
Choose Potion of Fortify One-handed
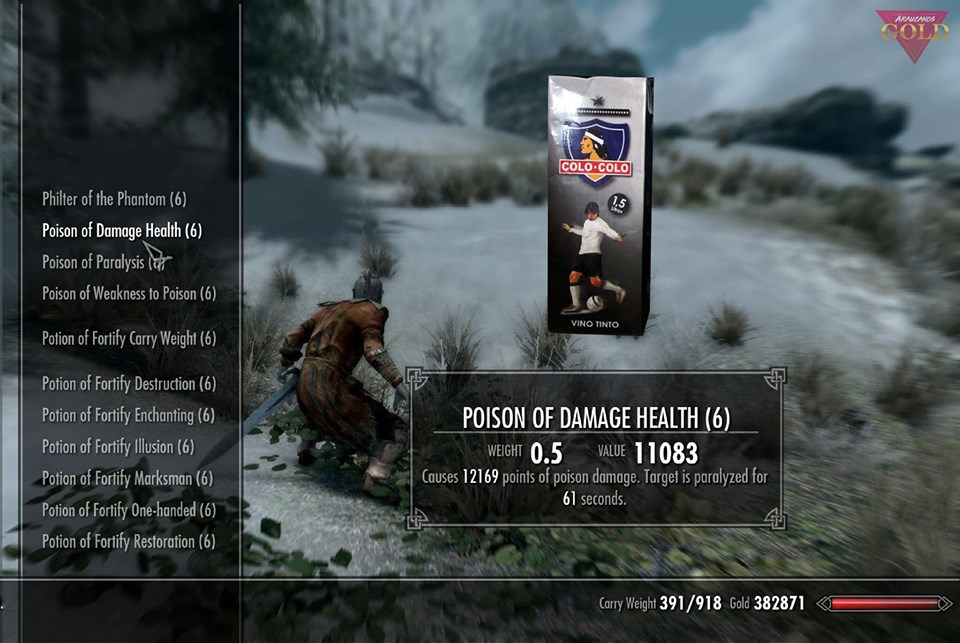click(x=129, y=510)
